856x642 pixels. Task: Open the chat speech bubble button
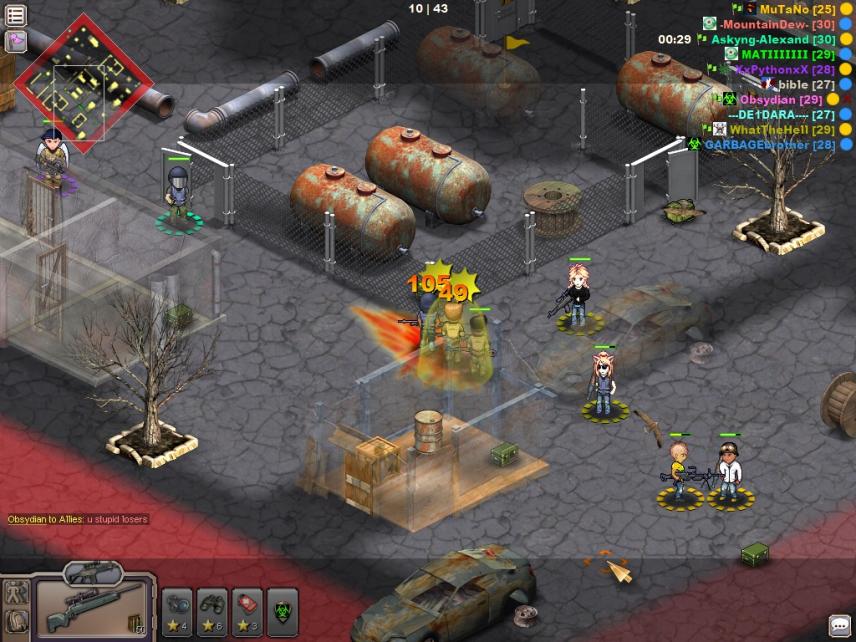tap(840, 626)
